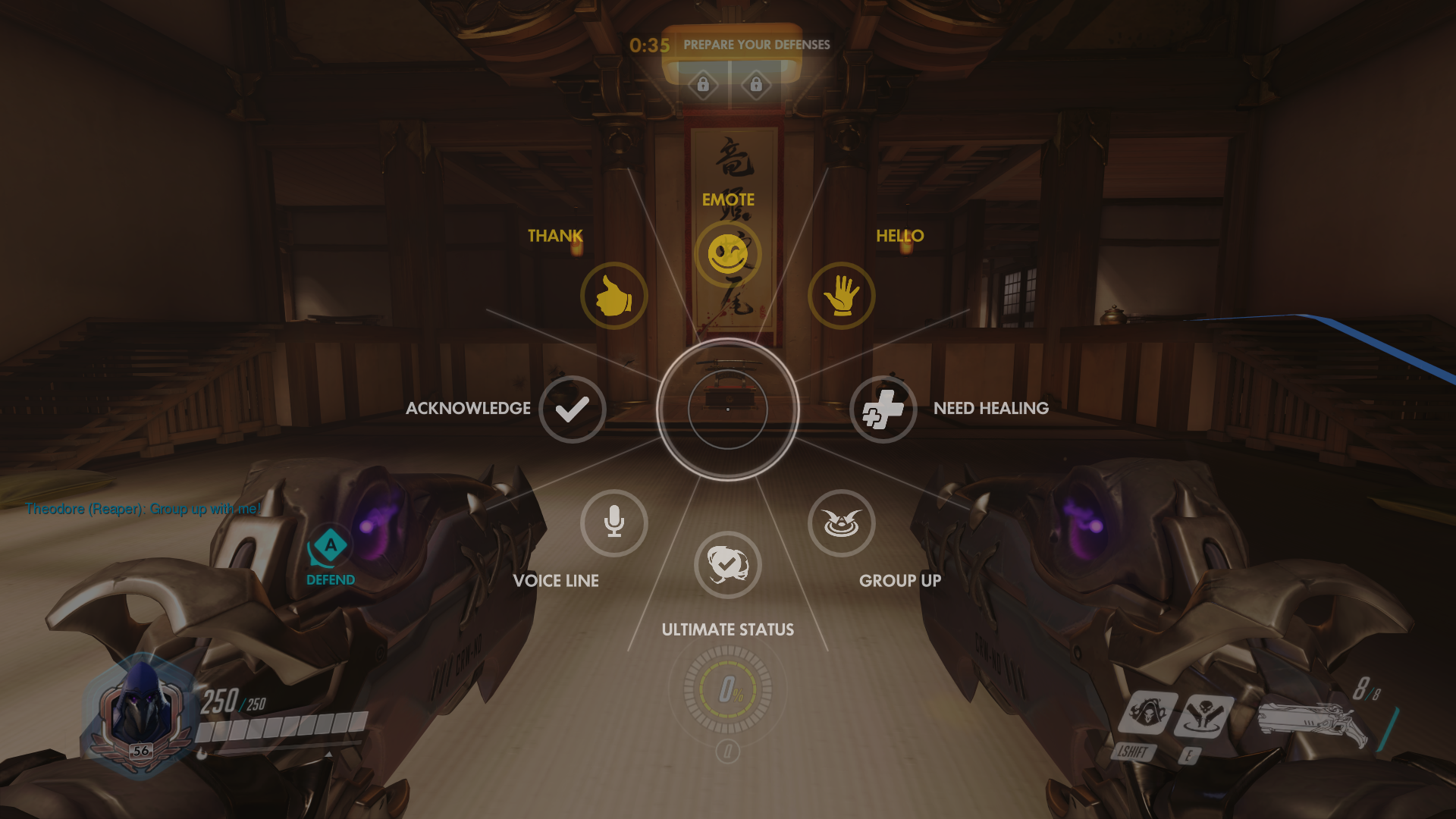Open the EMOTE wheel segment
The width and height of the screenshot is (1456, 819).
pos(727,199)
